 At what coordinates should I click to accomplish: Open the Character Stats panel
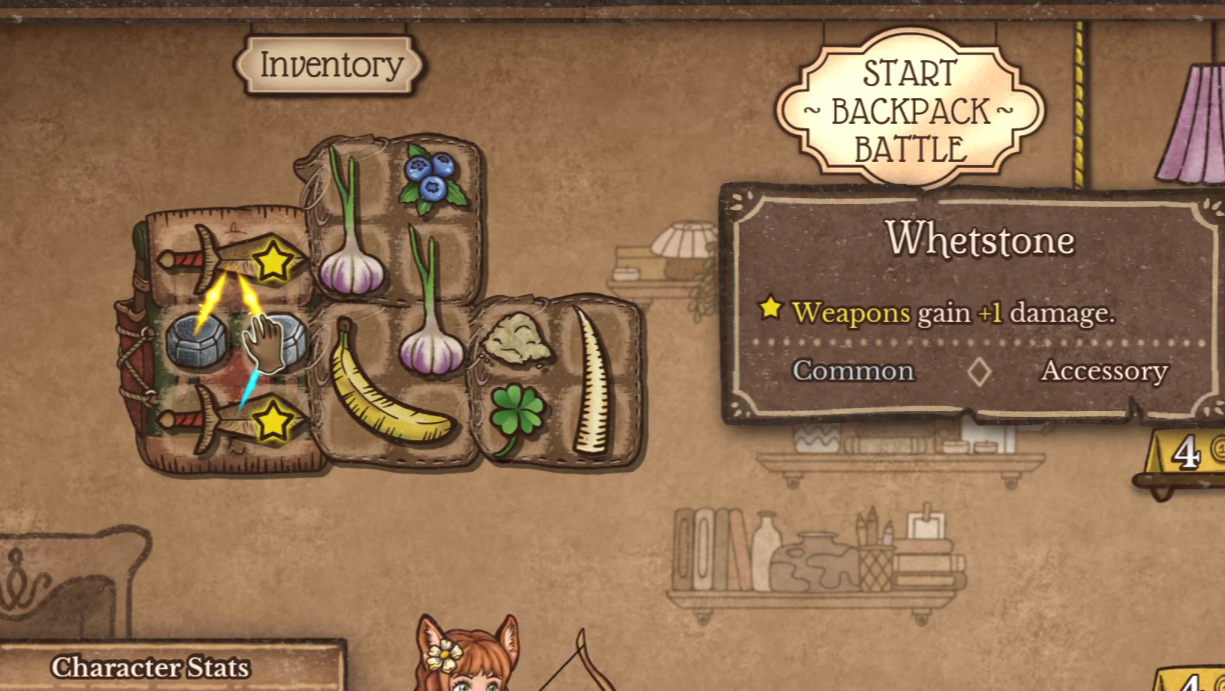pyautogui.click(x=150, y=667)
